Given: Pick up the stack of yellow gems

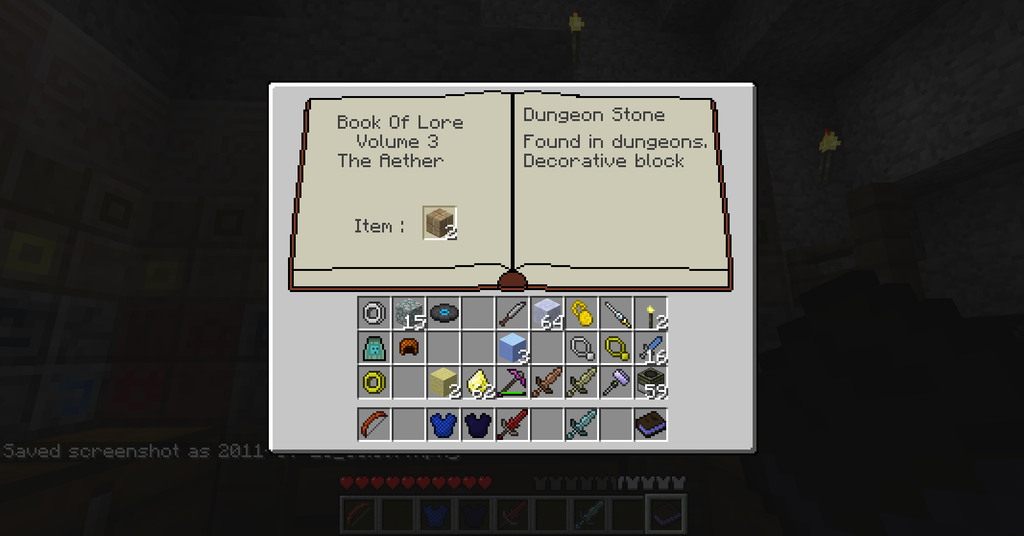Looking at the screenshot, I should [477, 381].
